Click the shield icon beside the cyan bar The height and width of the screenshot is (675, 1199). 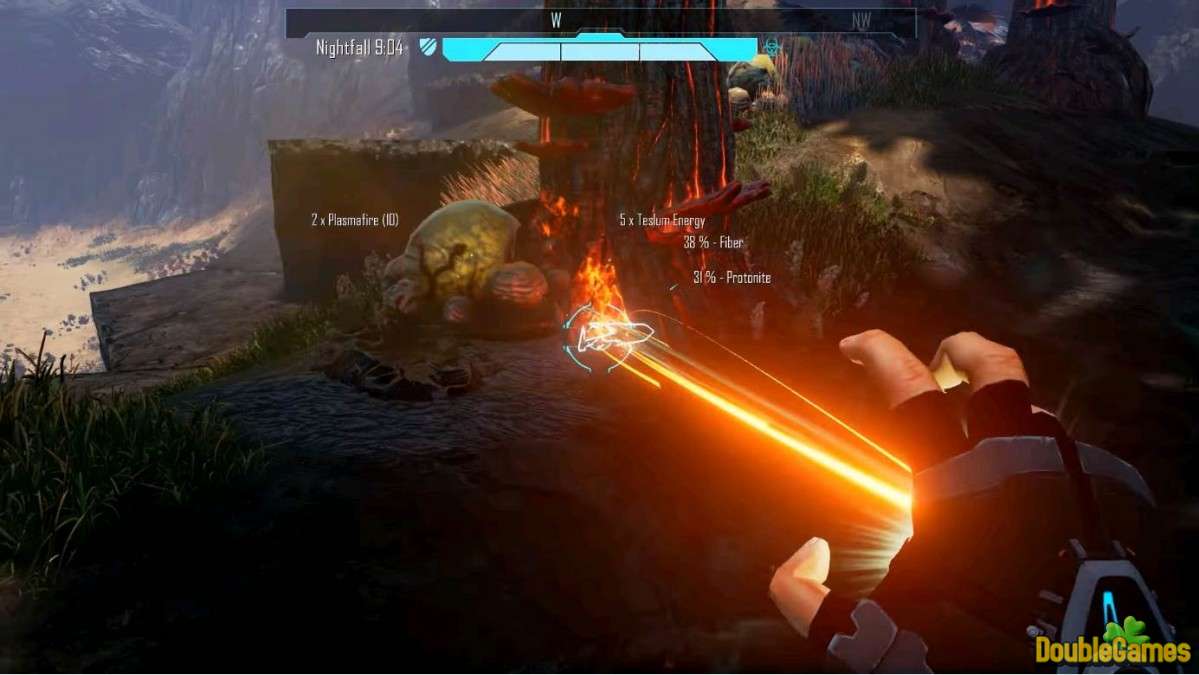(x=427, y=47)
